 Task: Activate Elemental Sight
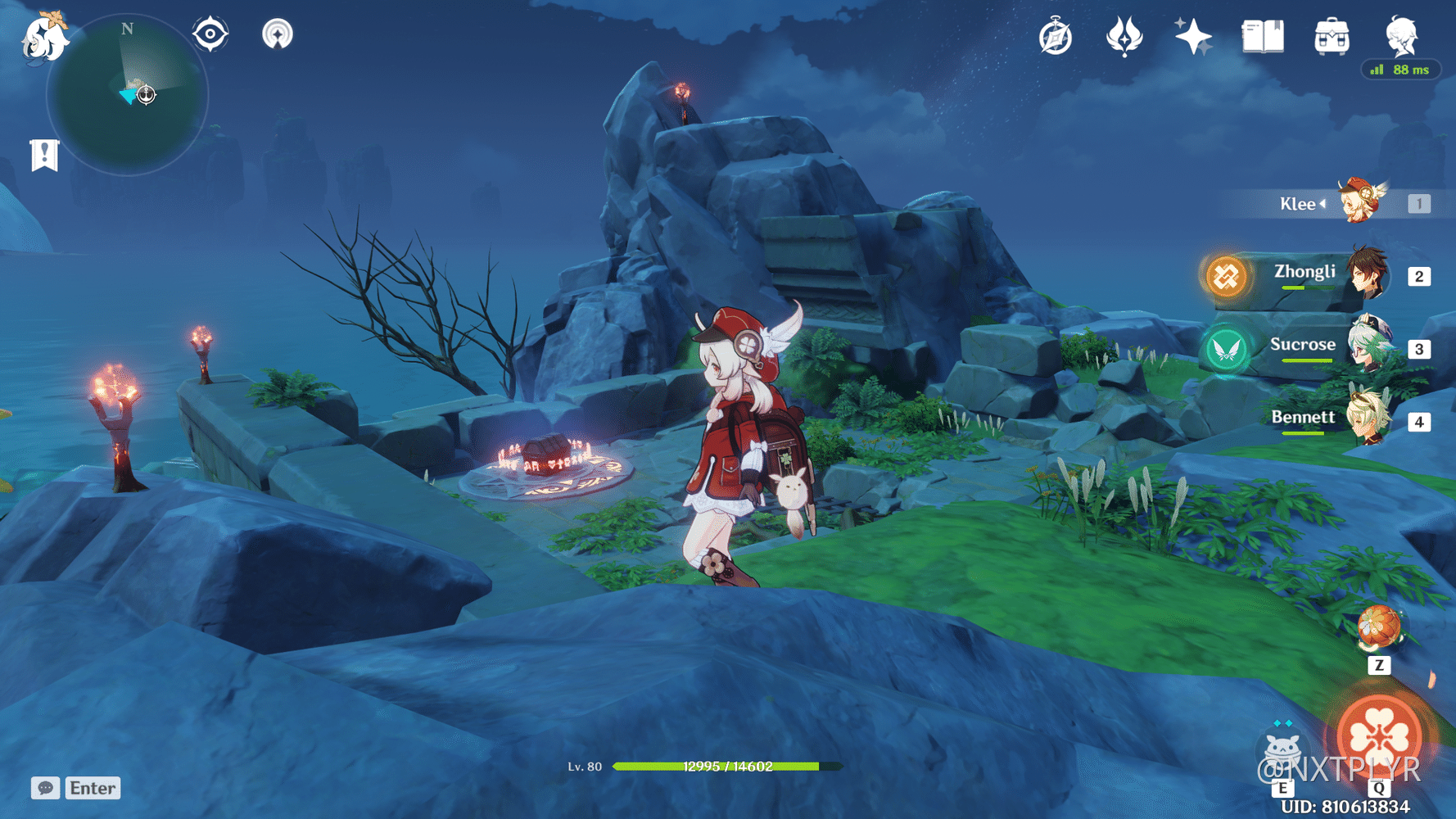pyautogui.click(x=210, y=34)
